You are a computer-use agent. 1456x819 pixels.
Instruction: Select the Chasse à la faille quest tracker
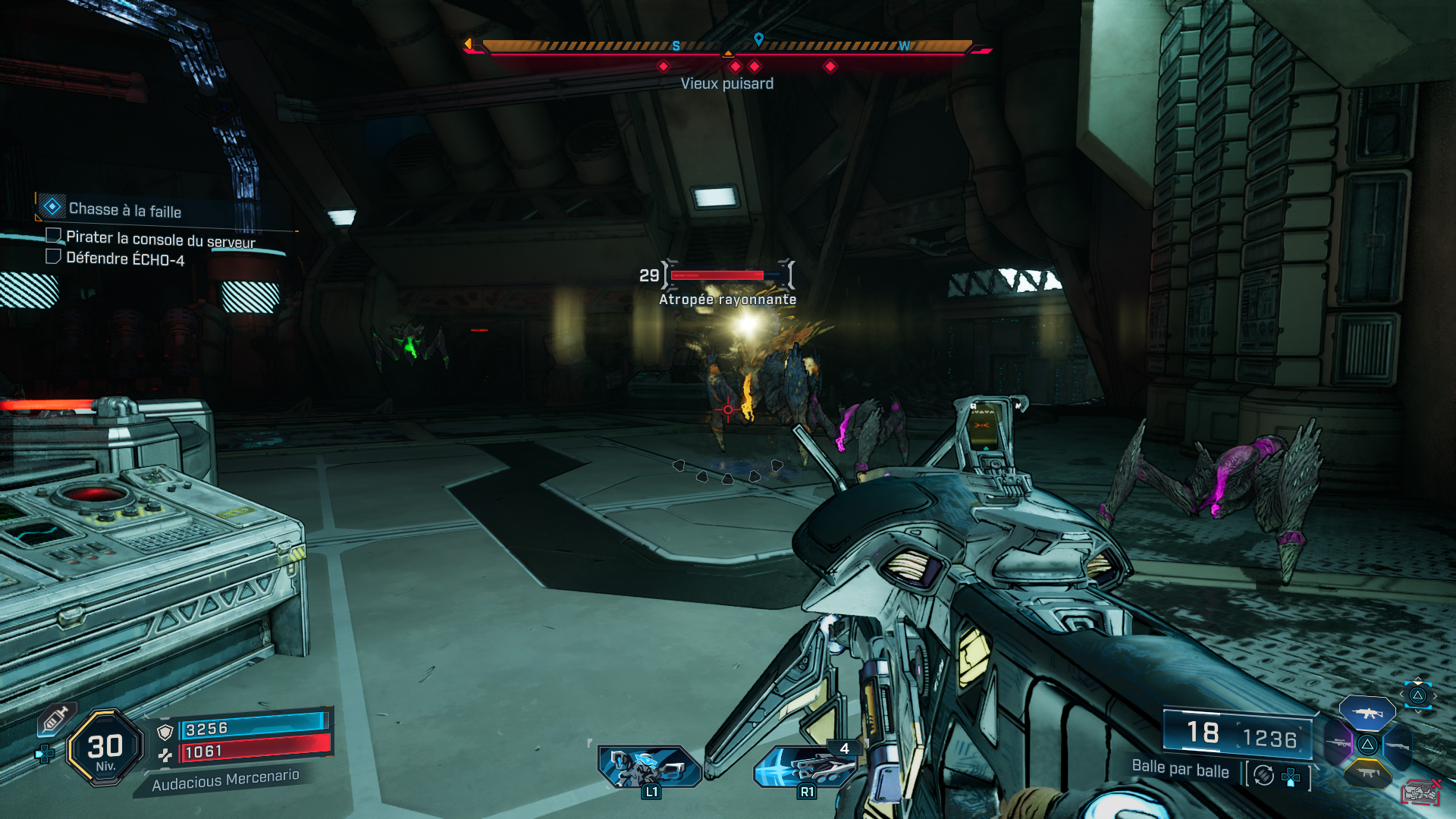coord(125,209)
